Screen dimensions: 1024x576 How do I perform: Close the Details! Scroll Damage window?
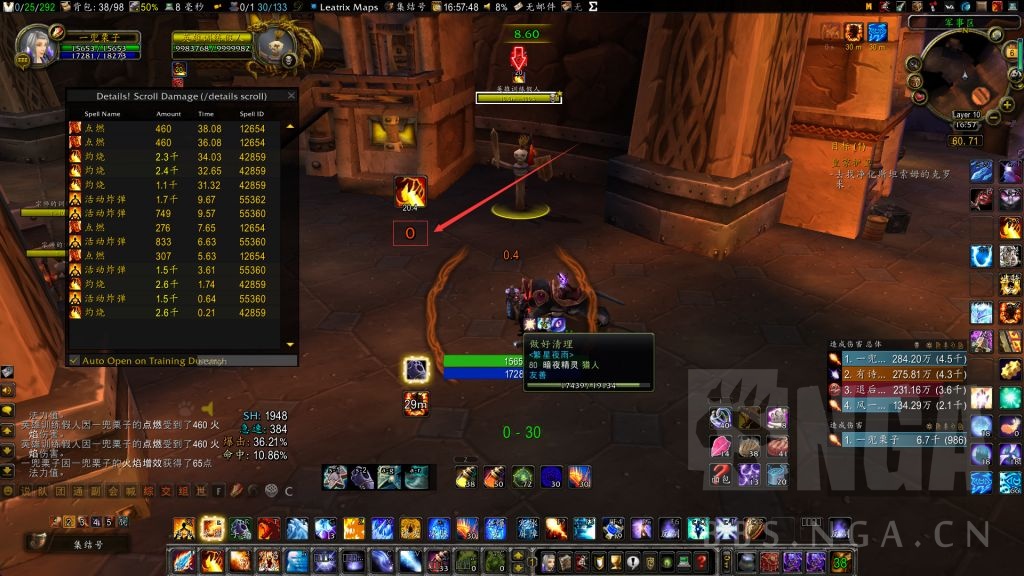[x=291, y=96]
